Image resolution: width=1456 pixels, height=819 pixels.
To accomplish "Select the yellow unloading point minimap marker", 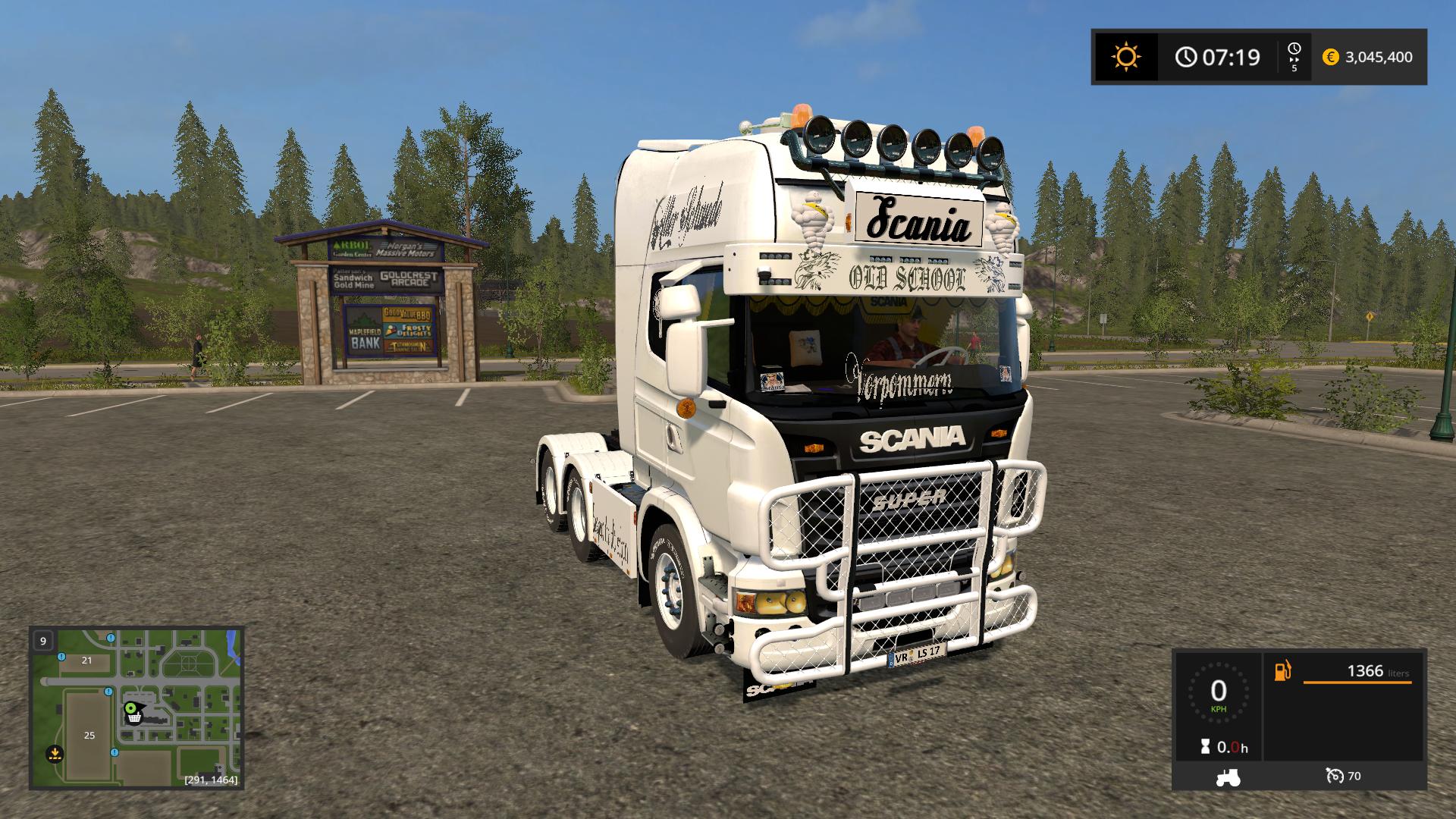I will tap(54, 753).
